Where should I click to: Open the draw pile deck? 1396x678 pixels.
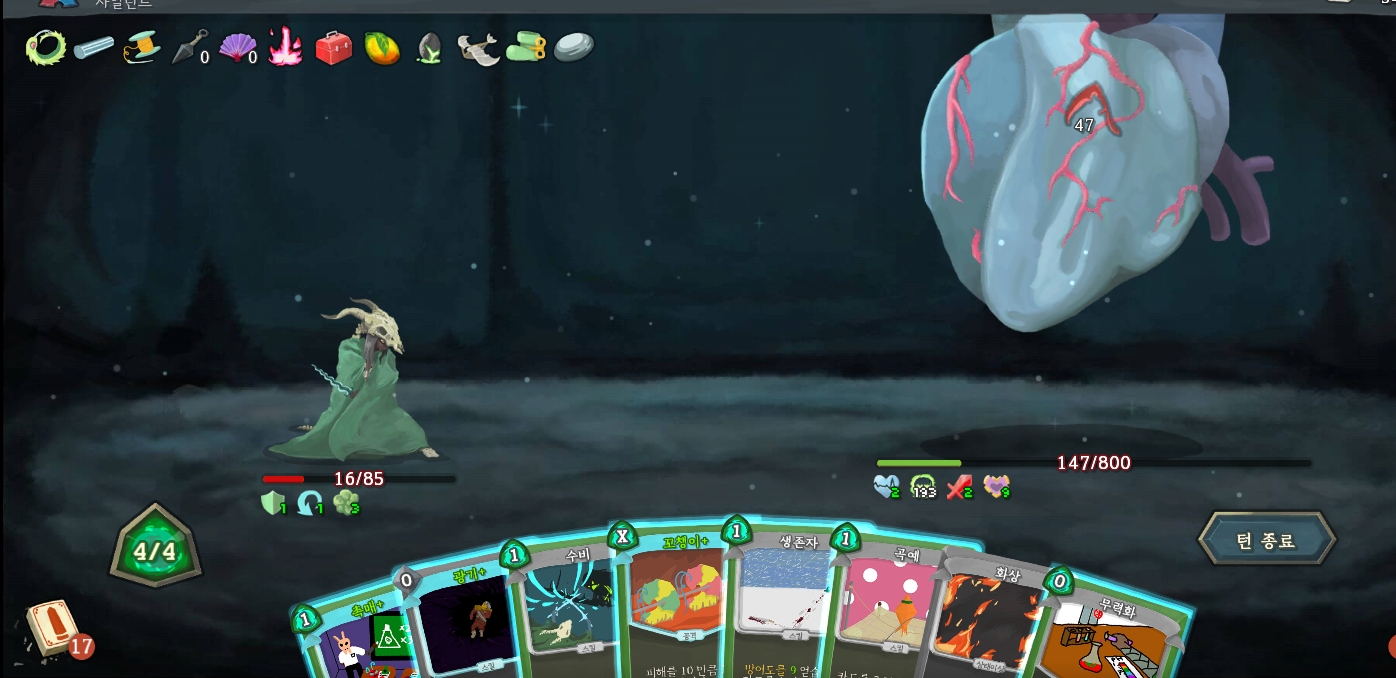(52, 628)
